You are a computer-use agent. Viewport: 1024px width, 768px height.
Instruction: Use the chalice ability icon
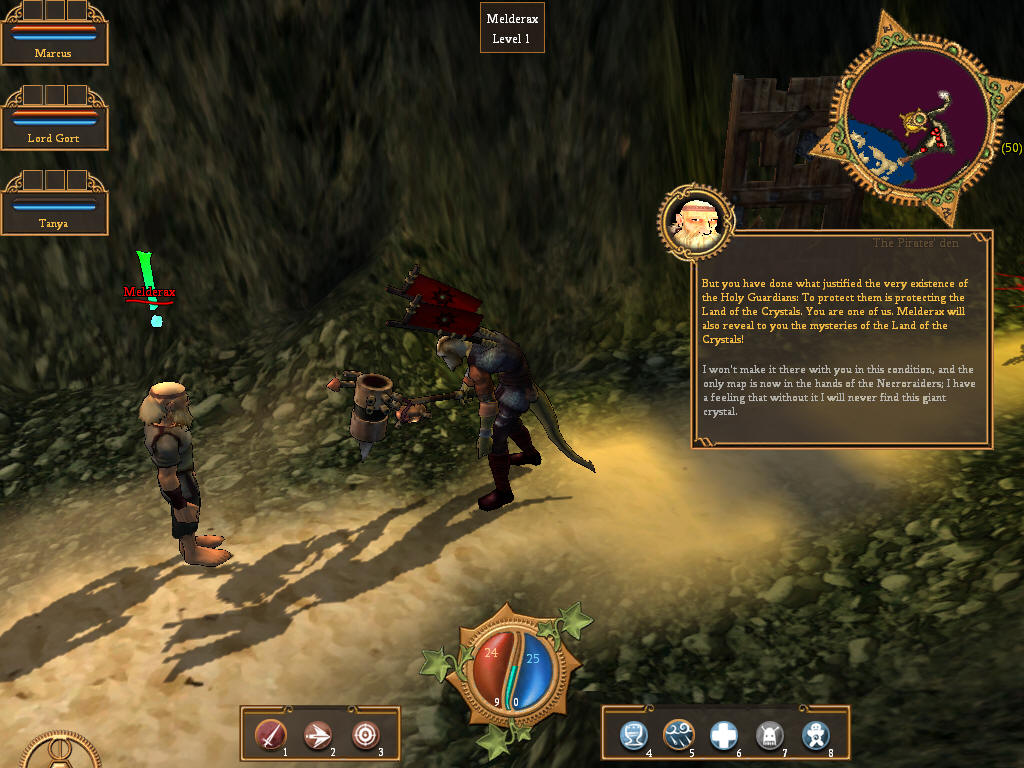[633, 735]
